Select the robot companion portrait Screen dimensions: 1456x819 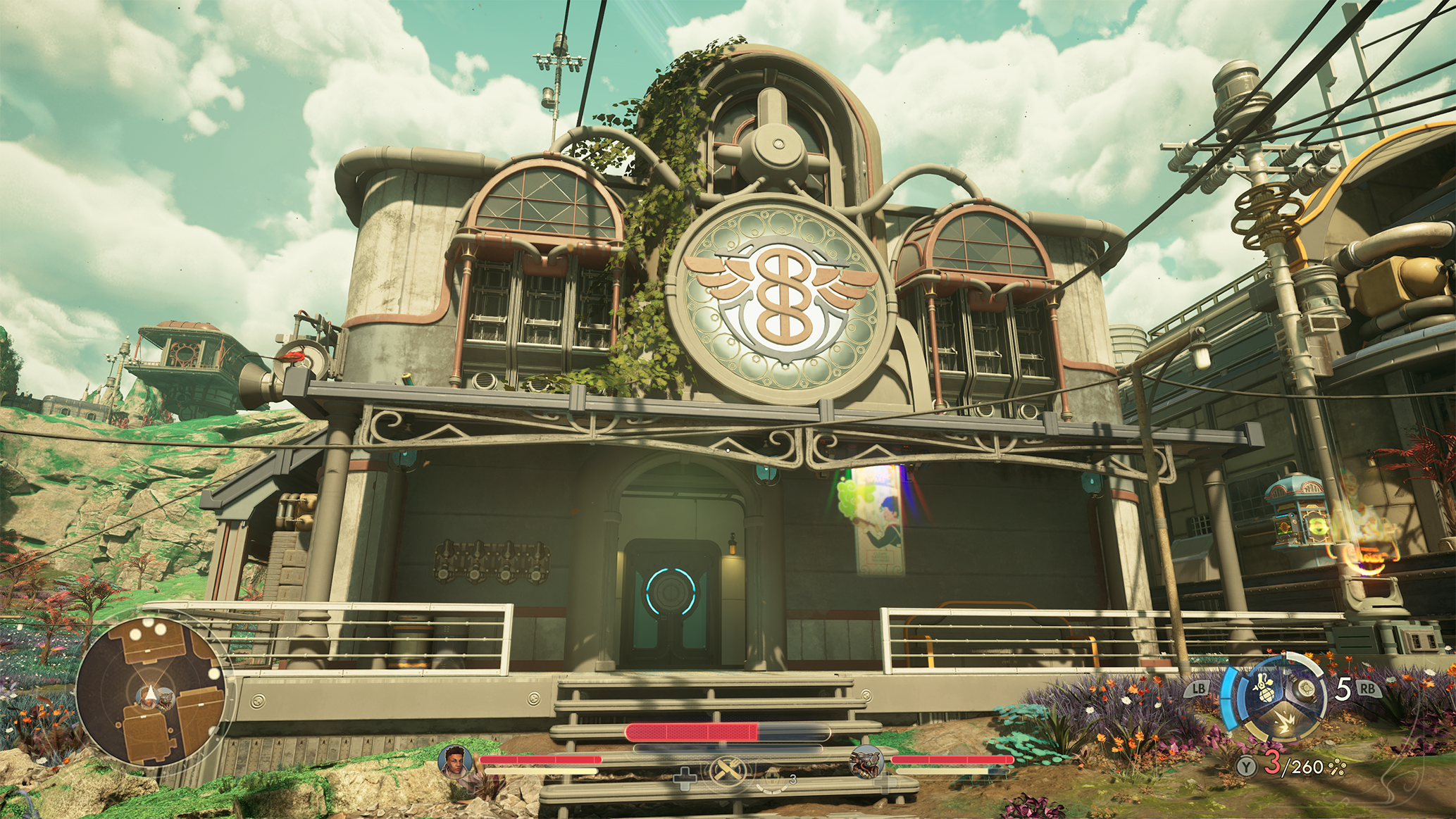[867, 762]
